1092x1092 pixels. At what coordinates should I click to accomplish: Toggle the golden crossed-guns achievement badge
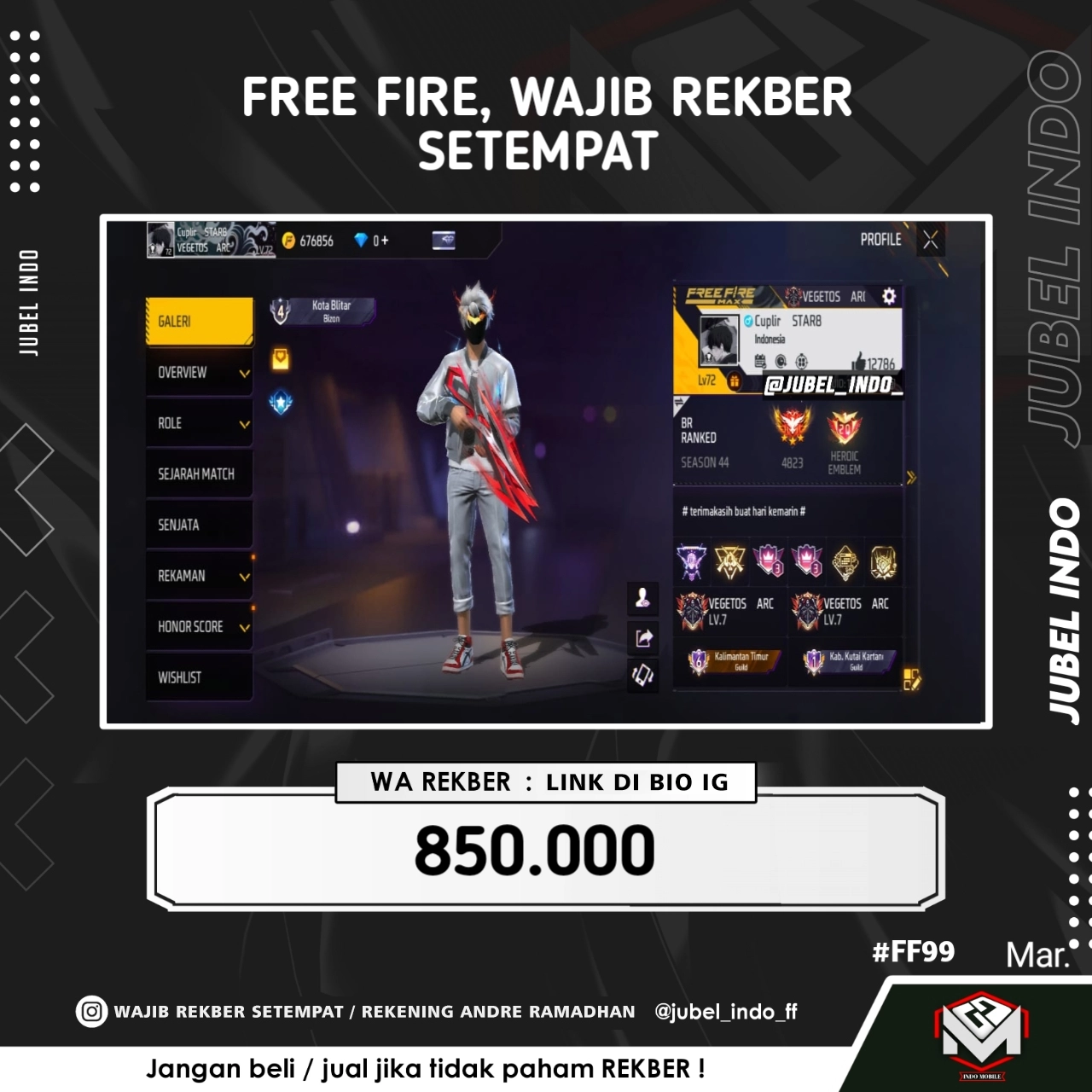[x=729, y=560]
